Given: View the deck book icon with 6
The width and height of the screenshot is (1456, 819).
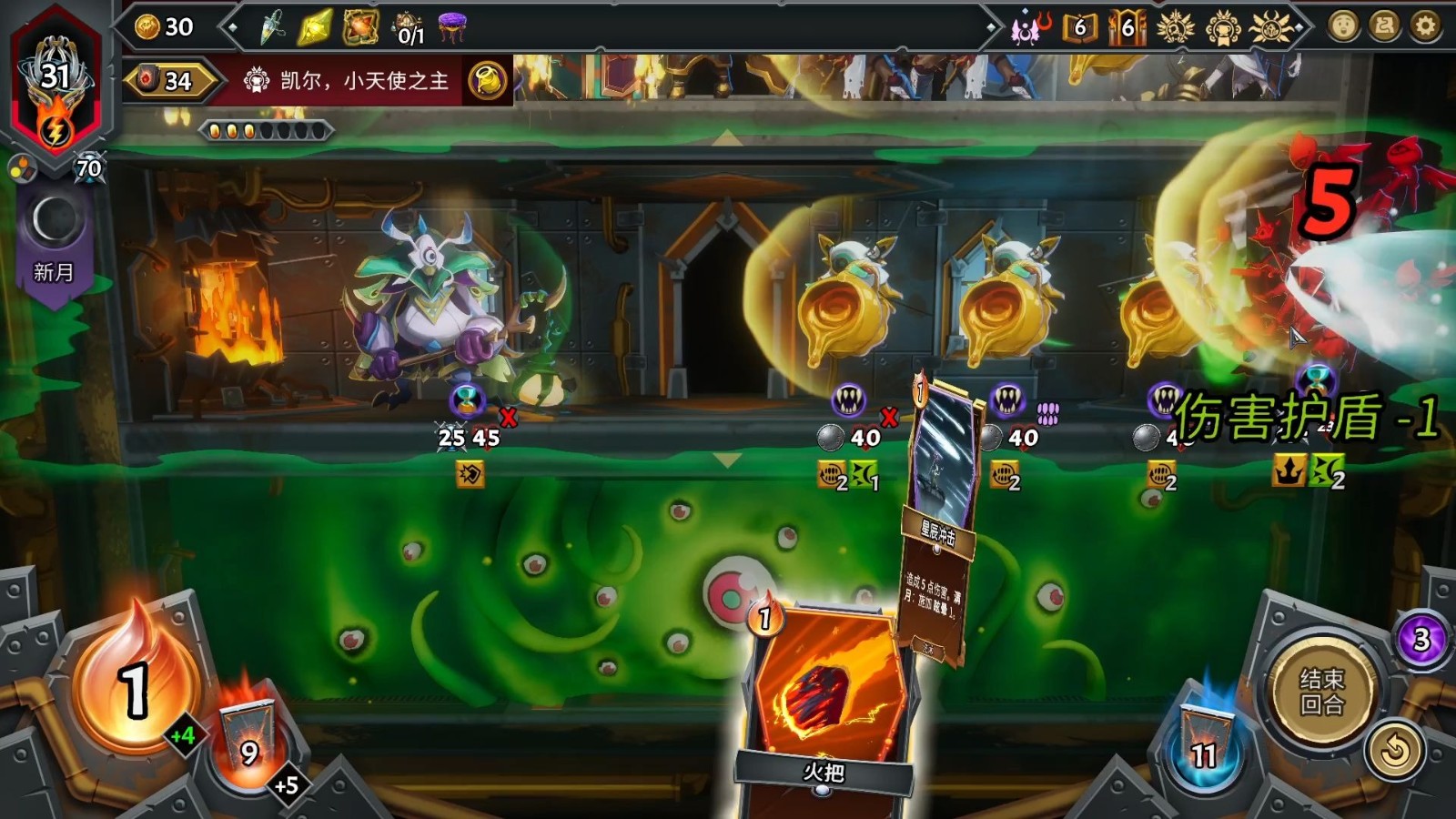Looking at the screenshot, I should coord(1079,28).
